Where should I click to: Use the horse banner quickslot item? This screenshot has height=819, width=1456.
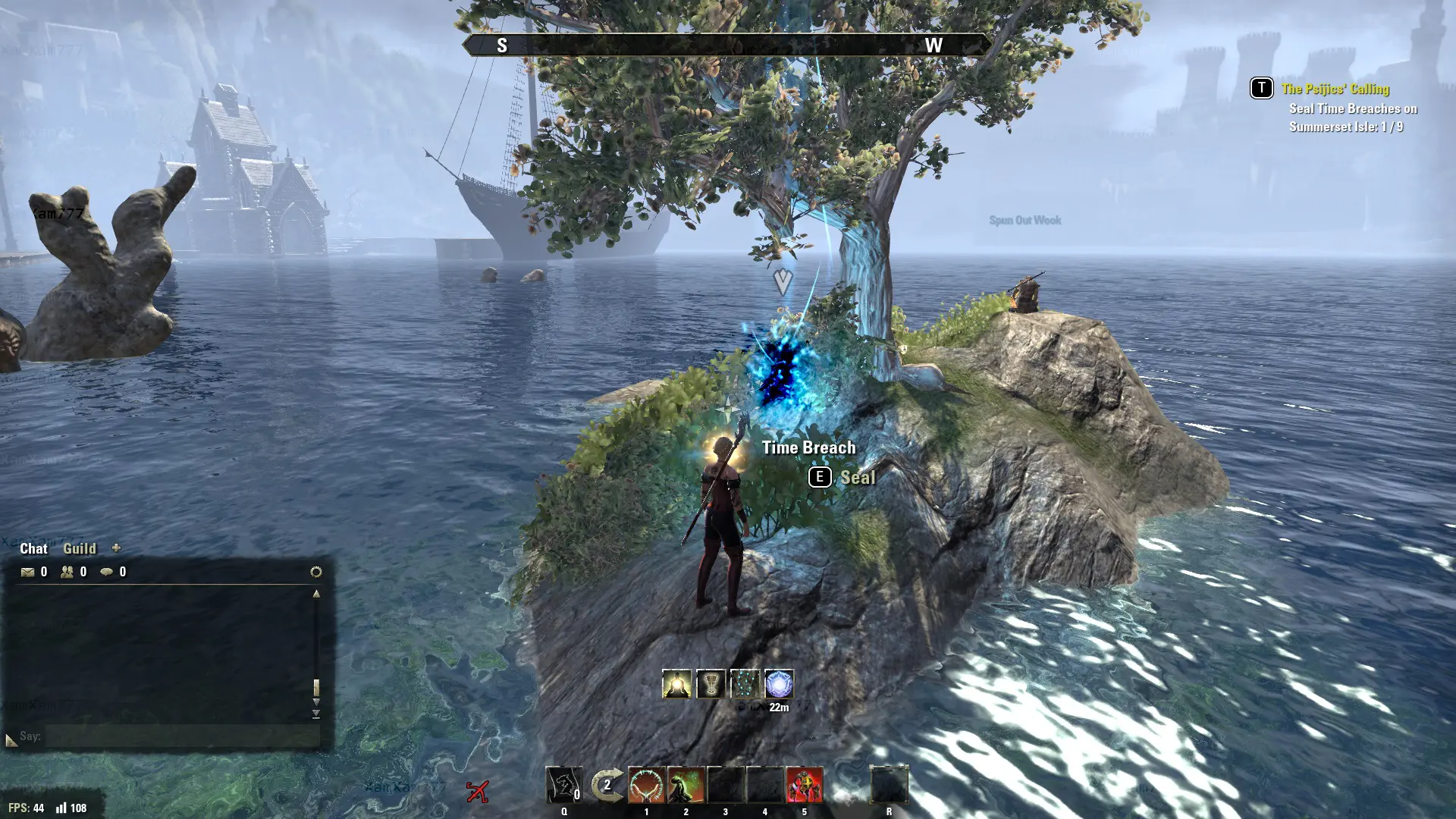(x=564, y=785)
